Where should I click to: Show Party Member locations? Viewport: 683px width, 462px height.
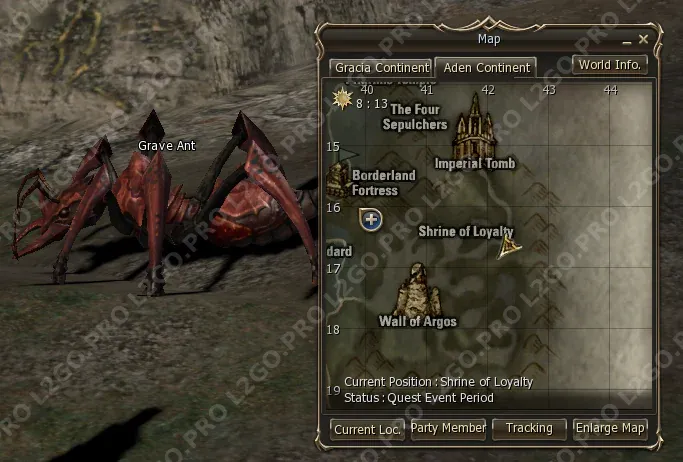(448, 428)
